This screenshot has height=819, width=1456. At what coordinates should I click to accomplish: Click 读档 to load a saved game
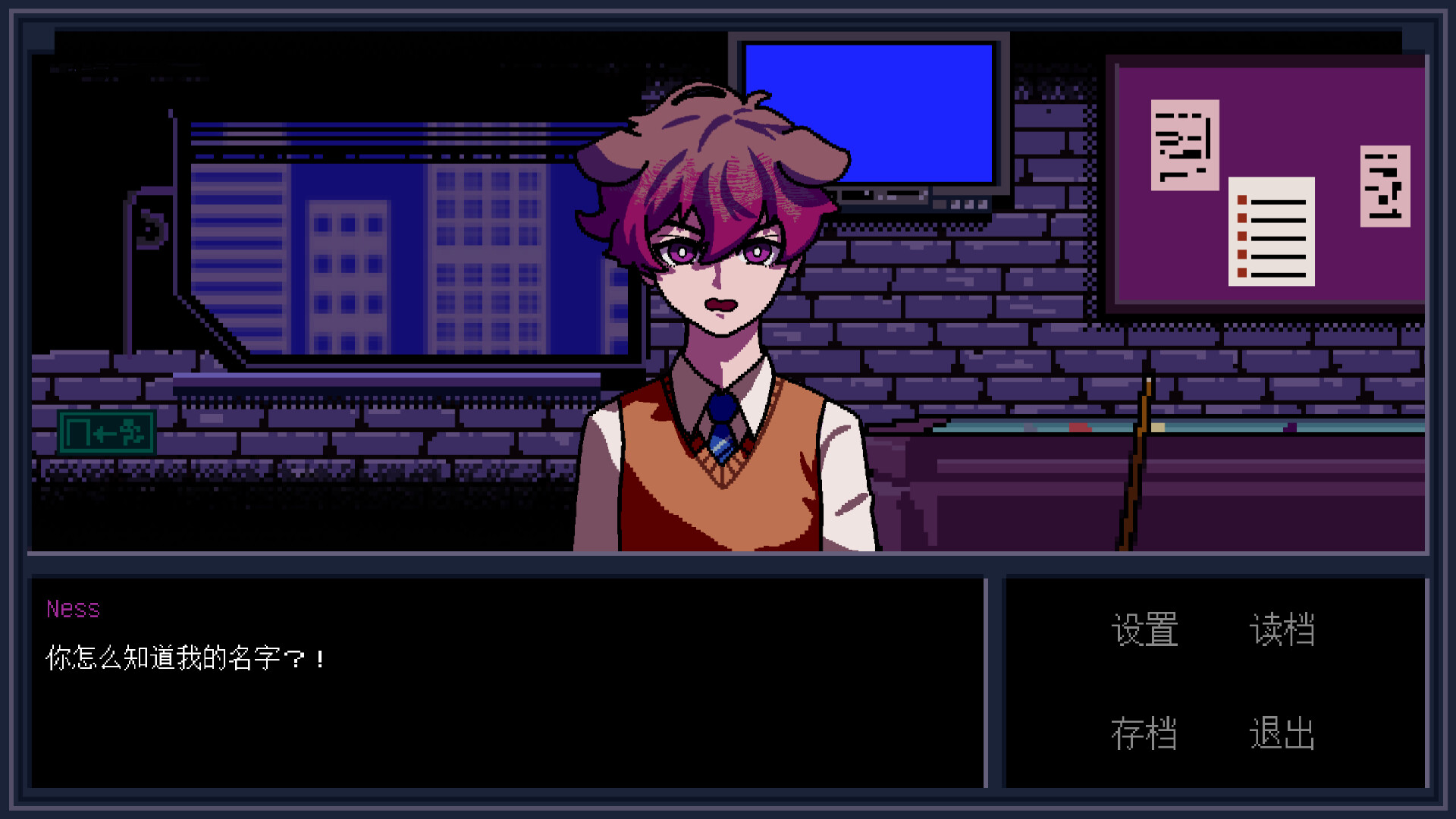coord(1283,629)
